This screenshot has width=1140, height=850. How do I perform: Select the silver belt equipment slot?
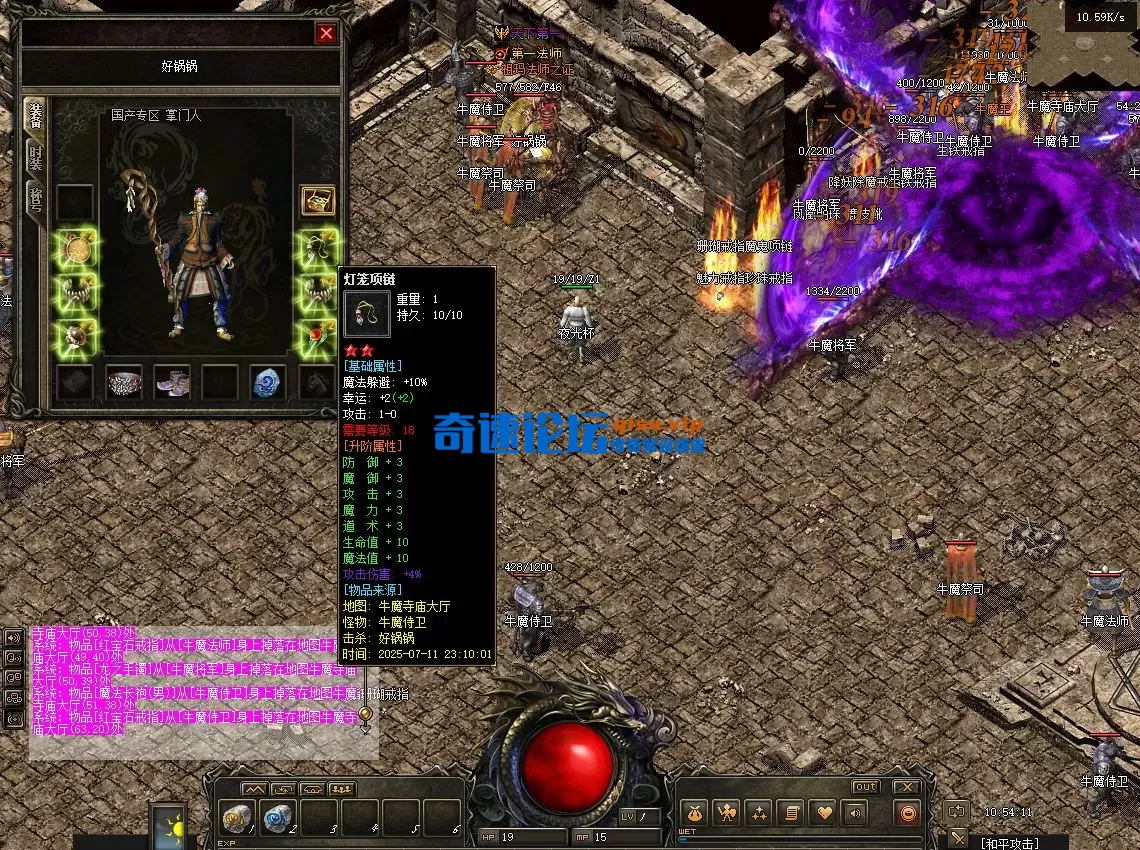point(124,382)
